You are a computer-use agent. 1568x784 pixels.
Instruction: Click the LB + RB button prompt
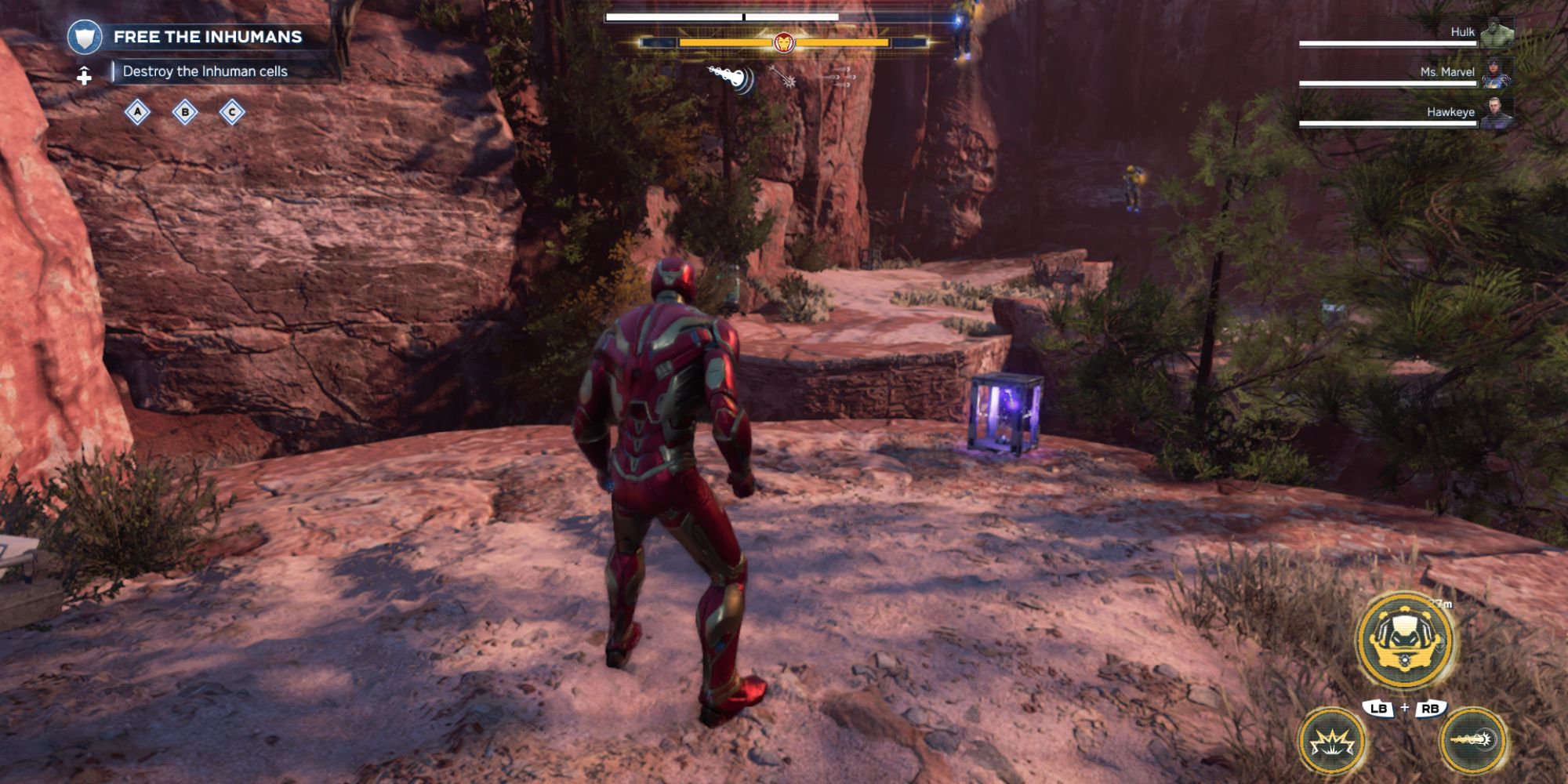1405,708
